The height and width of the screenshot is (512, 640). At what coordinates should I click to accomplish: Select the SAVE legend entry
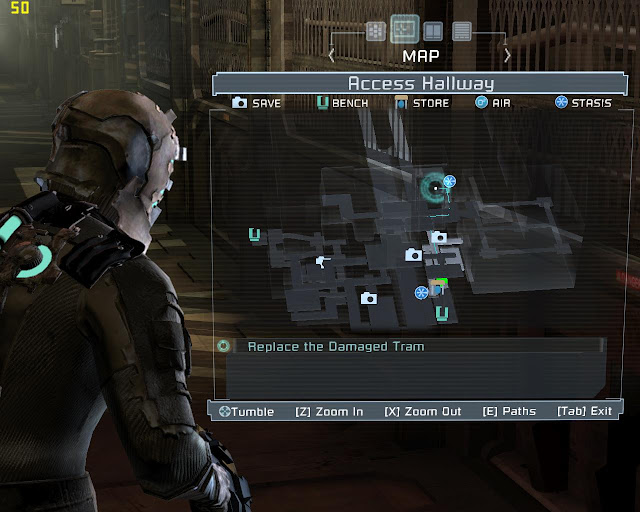[x=257, y=103]
